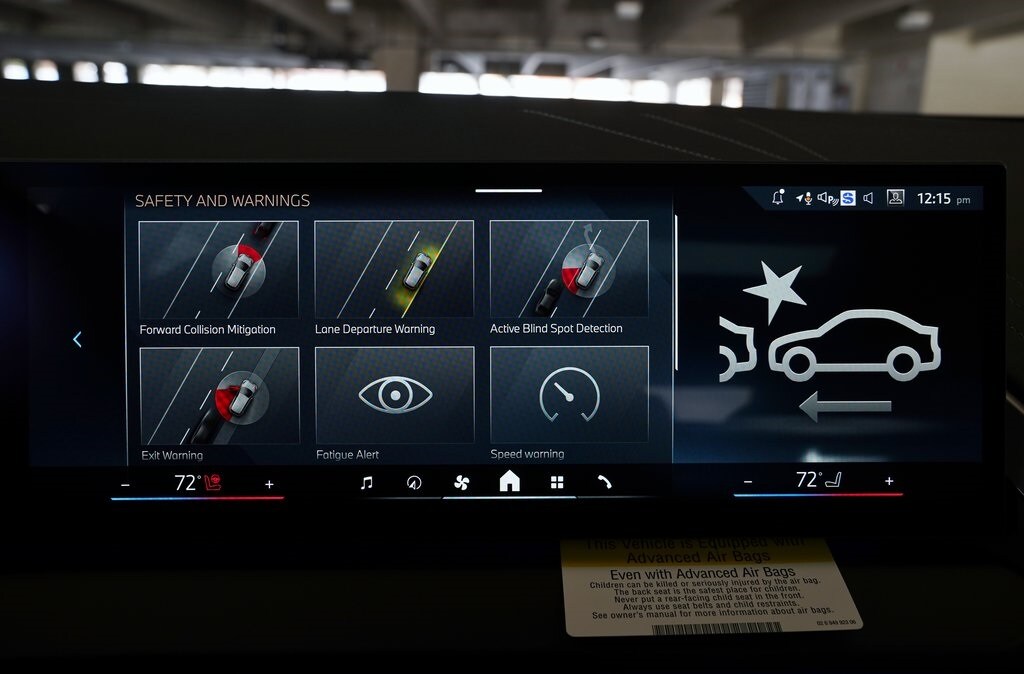The width and height of the screenshot is (1024, 674).
Task: Open the notification bell in status bar
Action: [778, 198]
